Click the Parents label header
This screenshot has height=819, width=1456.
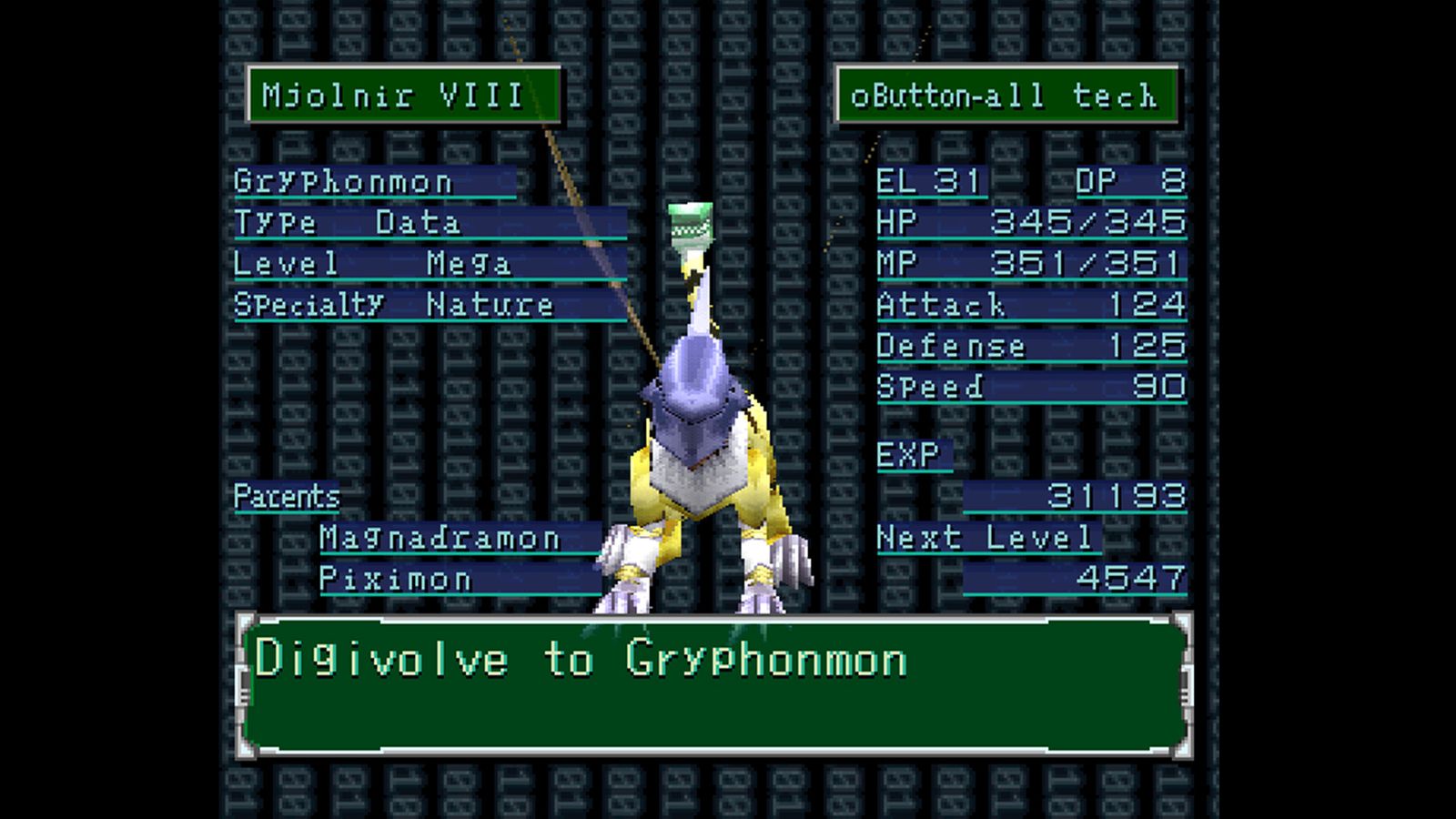285,497
